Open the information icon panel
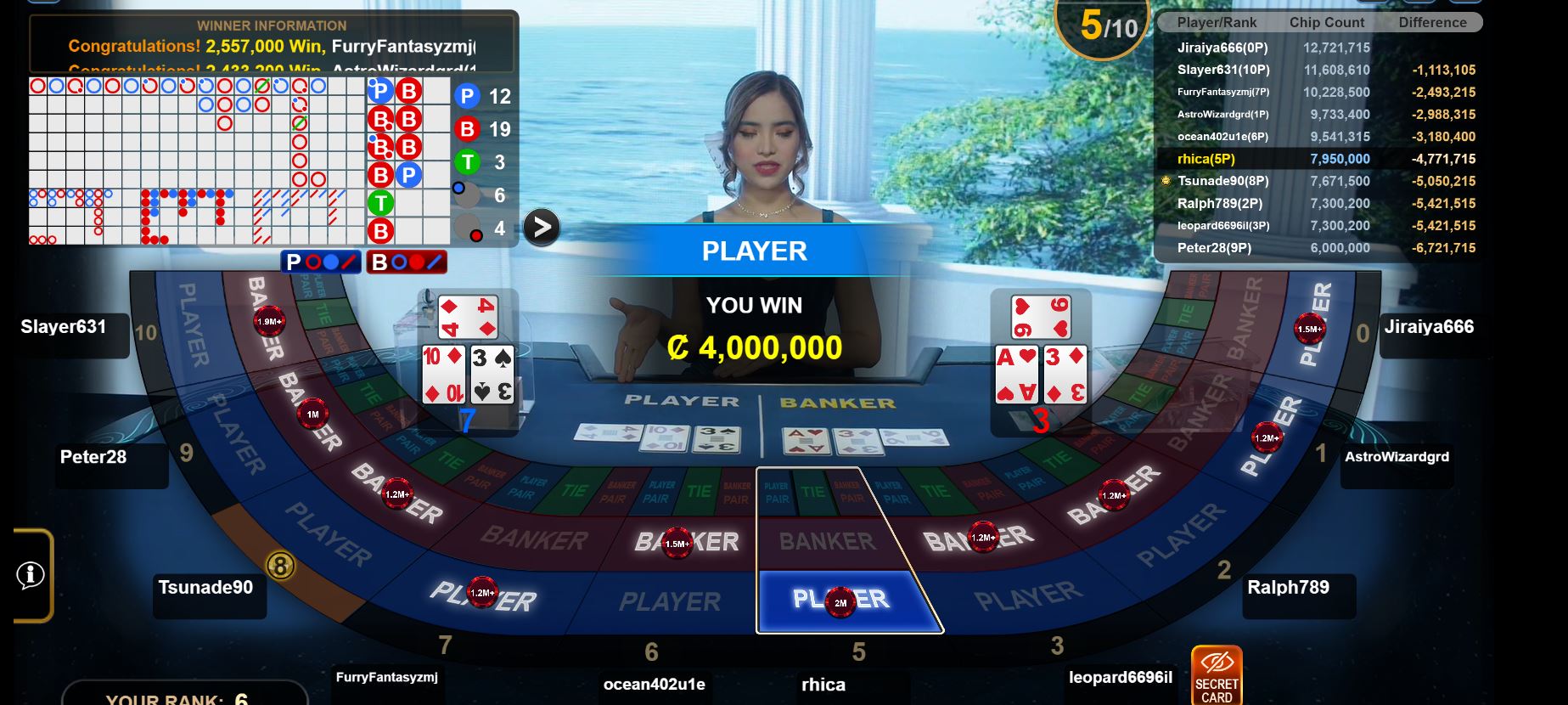The width and height of the screenshot is (1568, 705). pos(31,575)
